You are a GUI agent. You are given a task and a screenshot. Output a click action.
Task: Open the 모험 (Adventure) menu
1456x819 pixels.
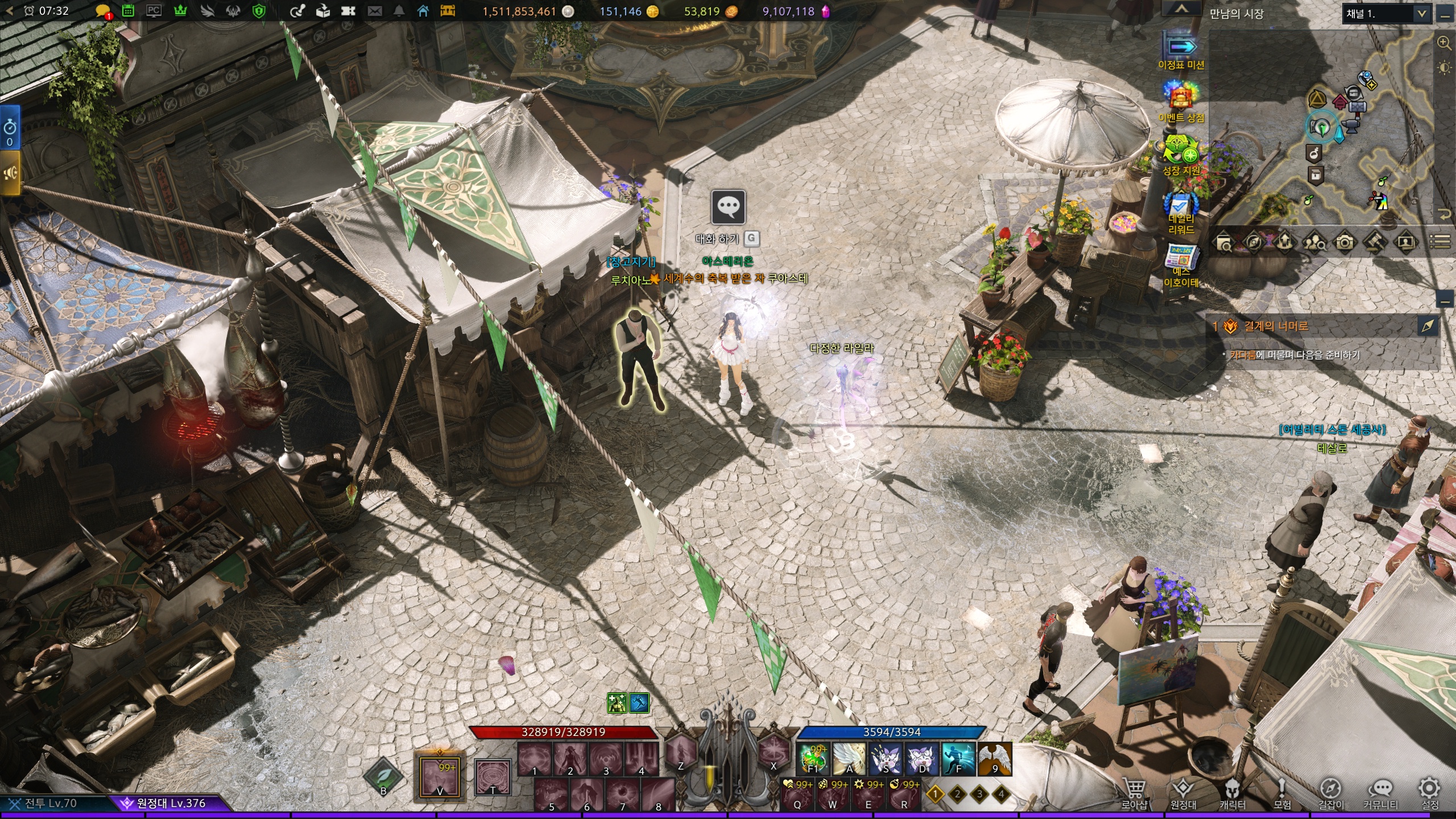1281,791
